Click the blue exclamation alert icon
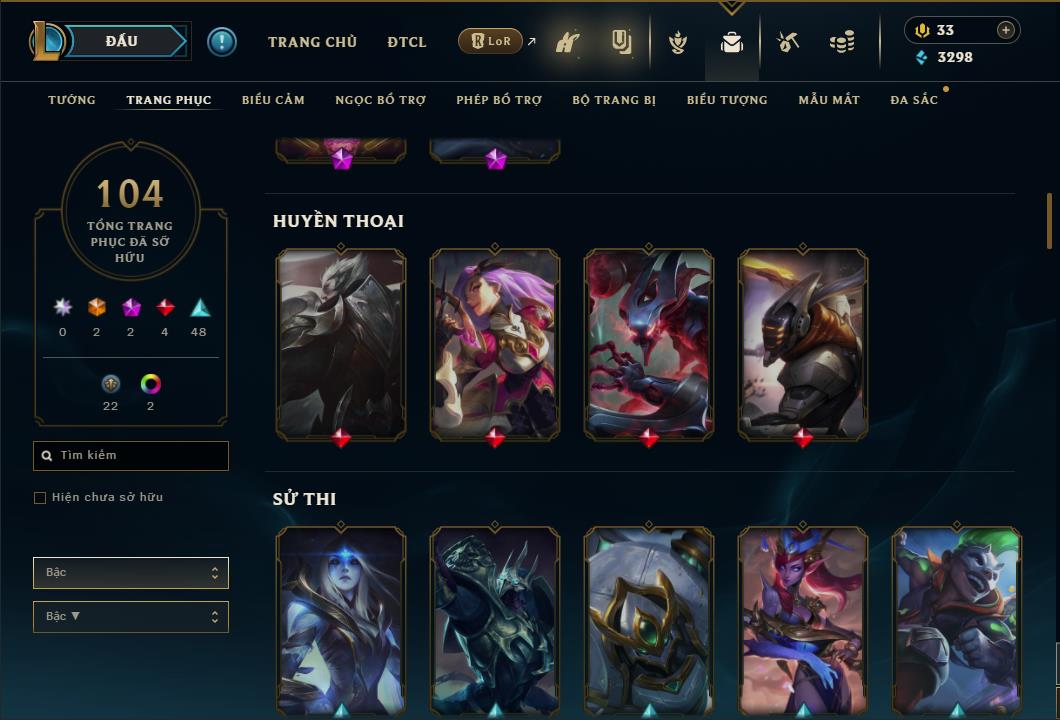 click(222, 42)
